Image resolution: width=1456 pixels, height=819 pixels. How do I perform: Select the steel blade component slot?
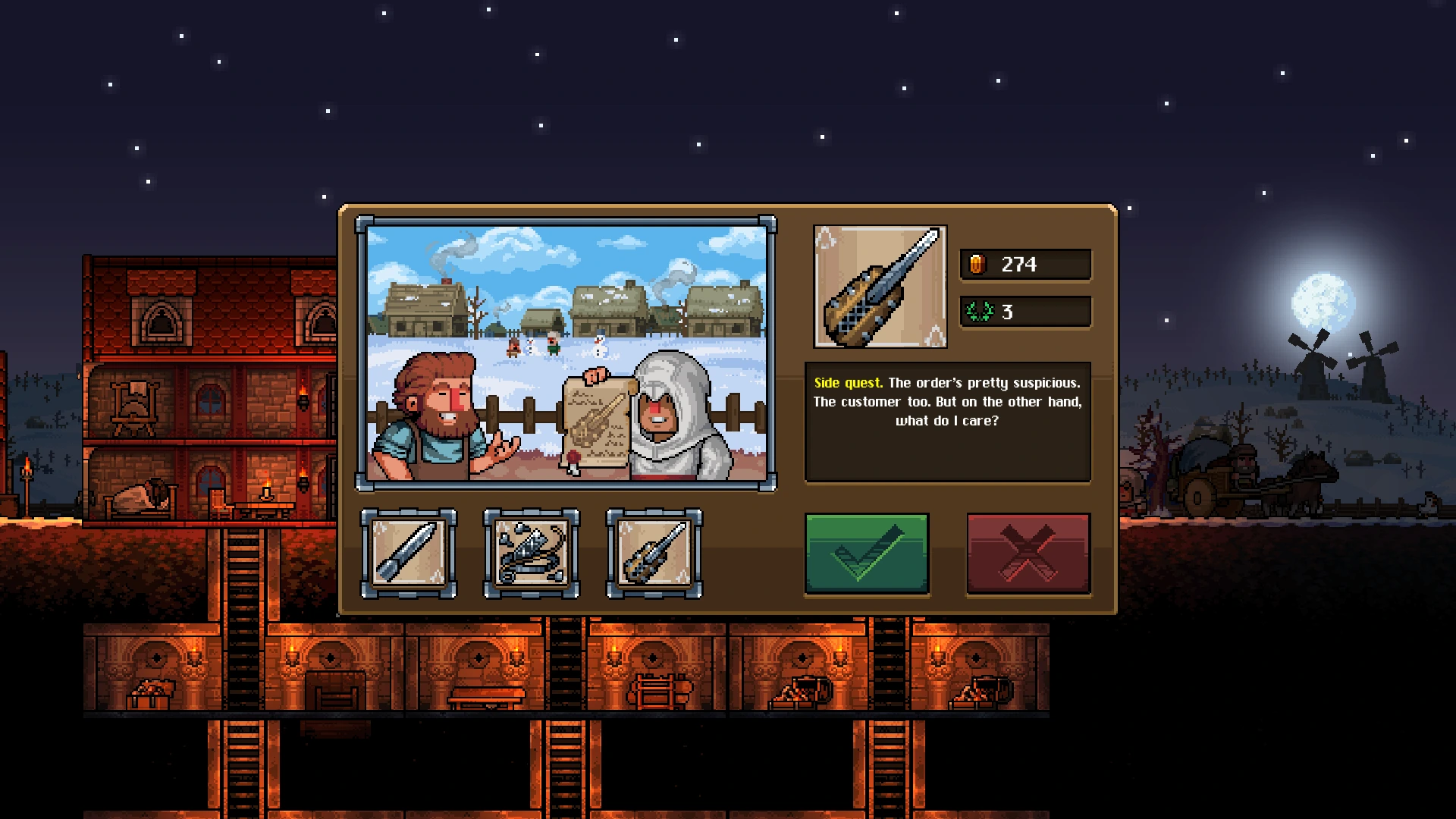(409, 554)
